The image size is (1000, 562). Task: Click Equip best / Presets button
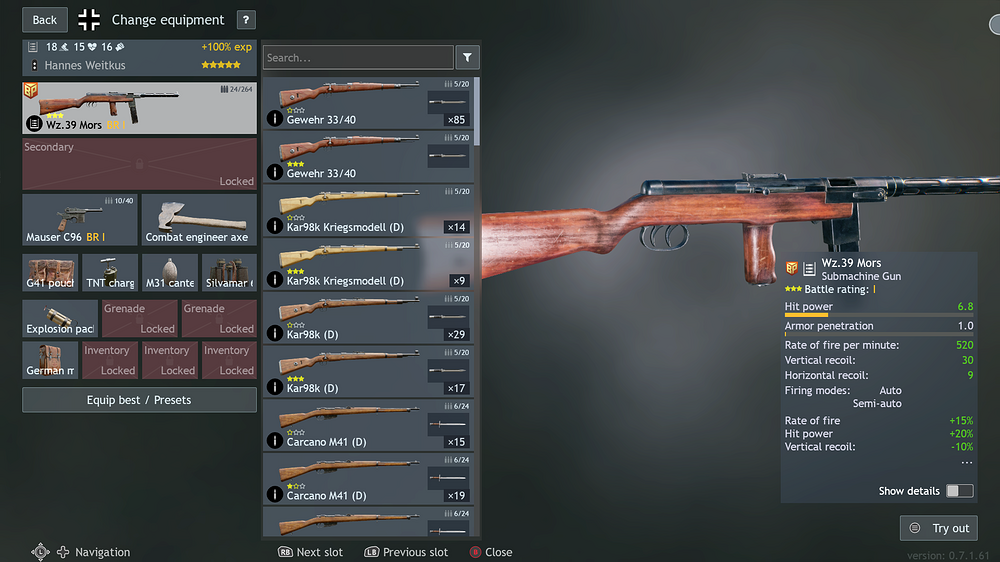click(x=139, y=400)
